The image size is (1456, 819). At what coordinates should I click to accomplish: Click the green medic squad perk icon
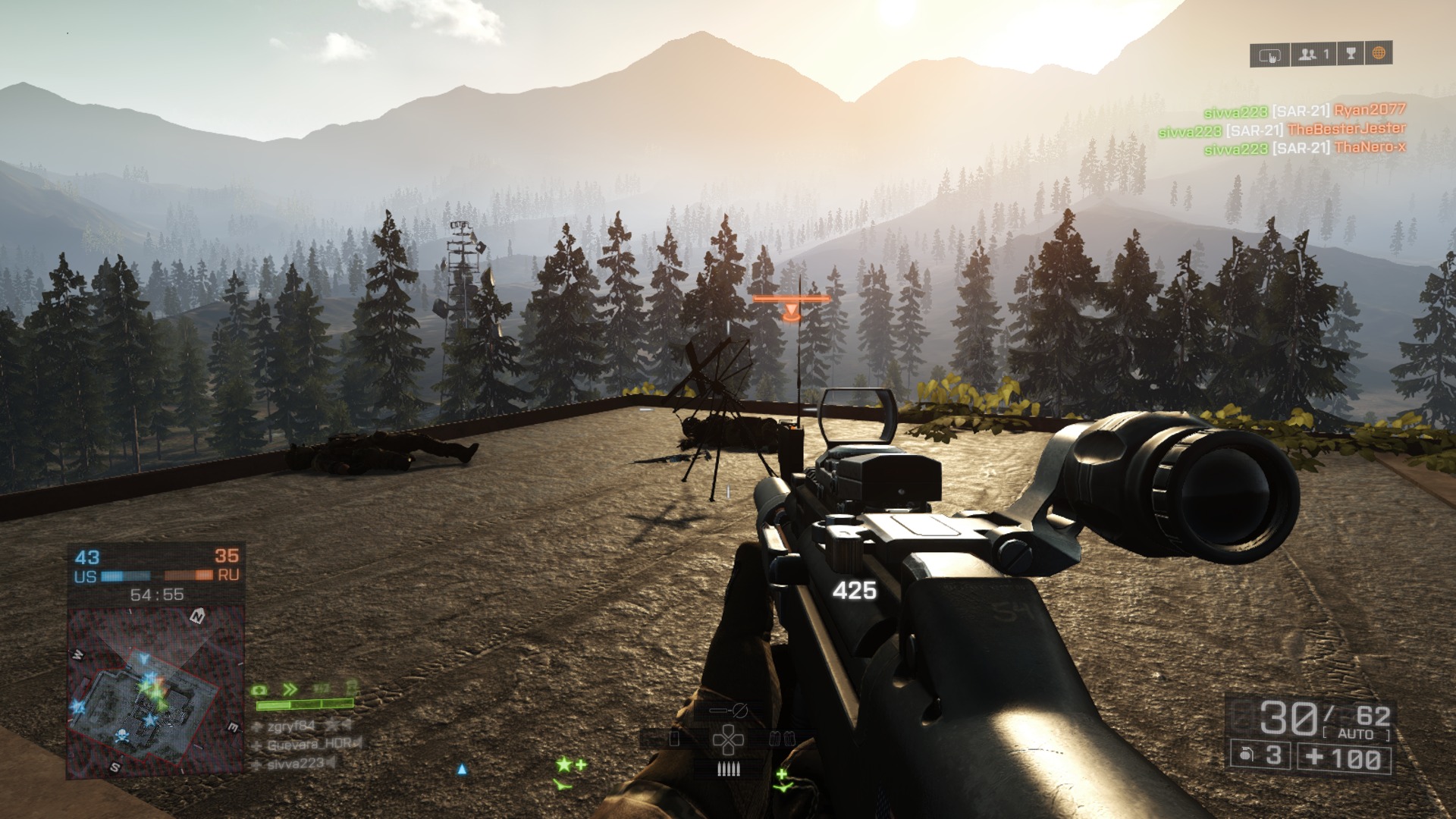point(260,690)
